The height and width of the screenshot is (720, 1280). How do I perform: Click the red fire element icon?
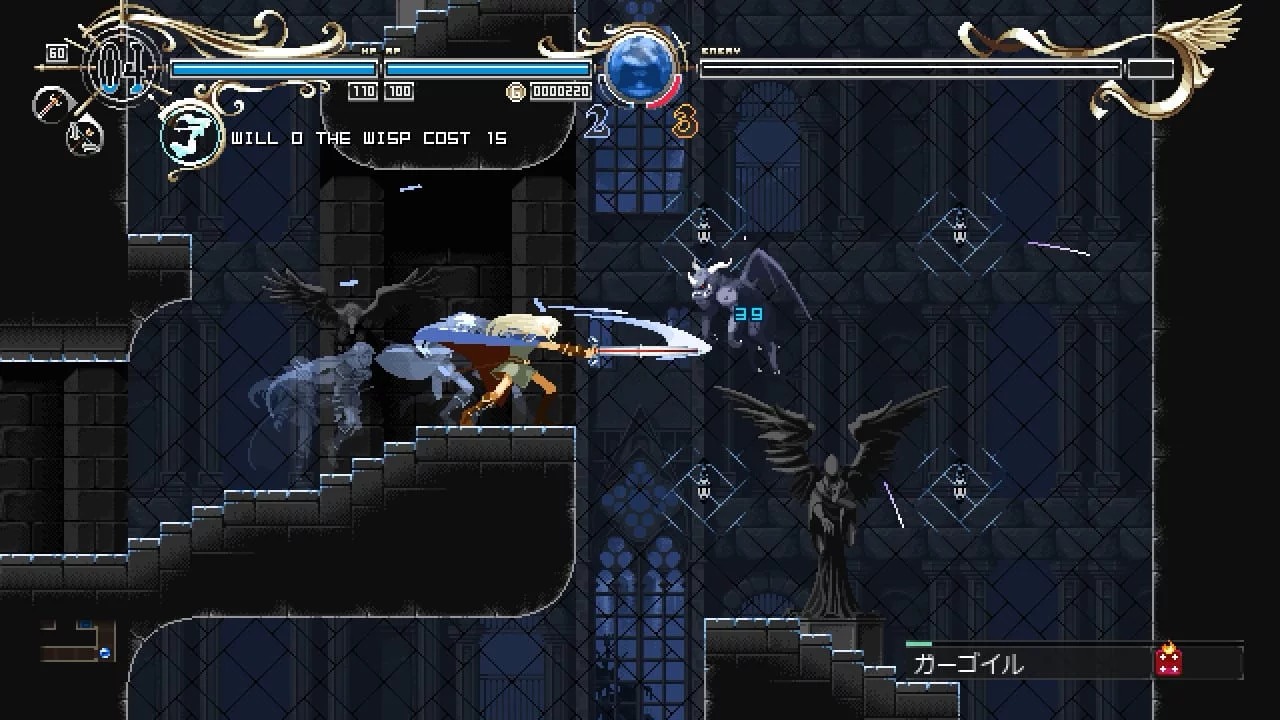(x=1168, y=659)
